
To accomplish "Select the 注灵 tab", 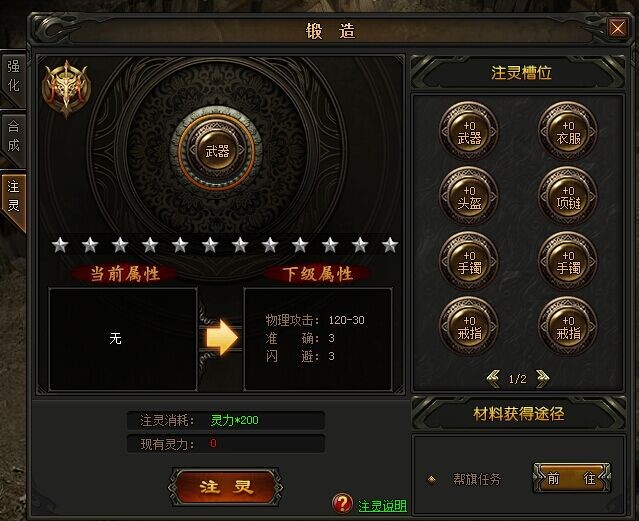I will [13, 195].
